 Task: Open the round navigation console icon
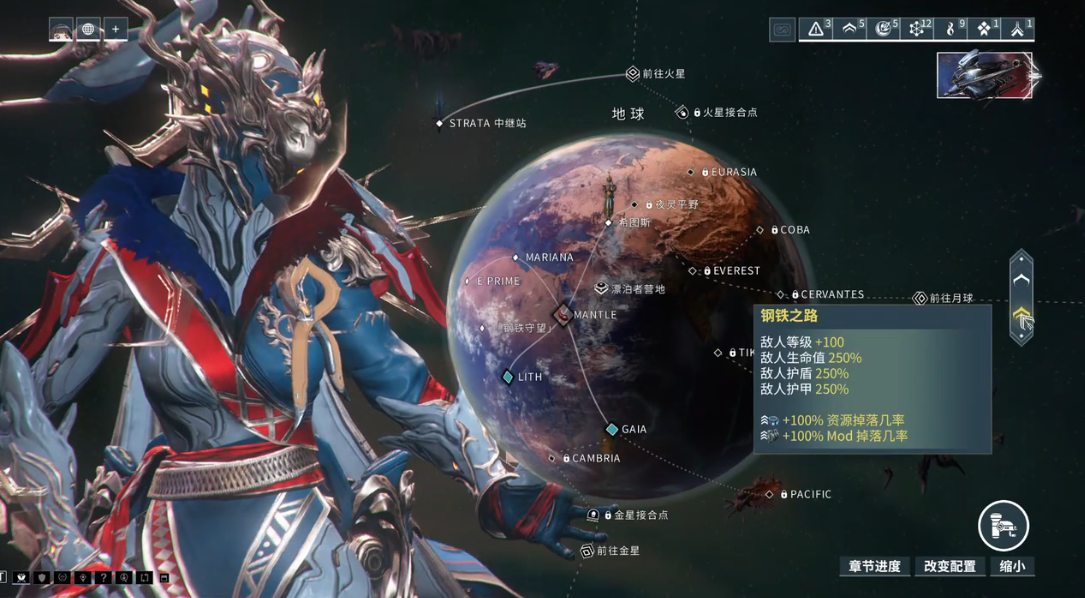[1003, 525]
